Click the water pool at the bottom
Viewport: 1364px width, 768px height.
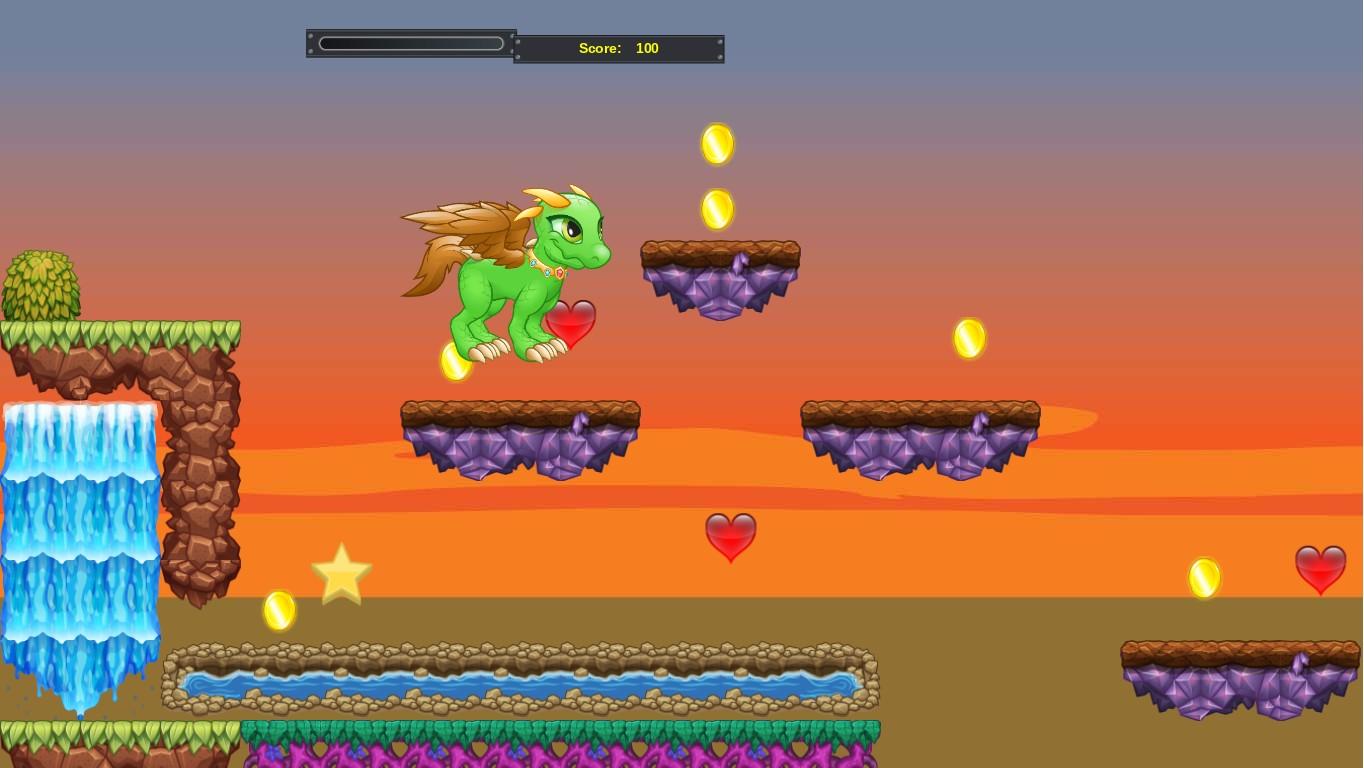520,685
